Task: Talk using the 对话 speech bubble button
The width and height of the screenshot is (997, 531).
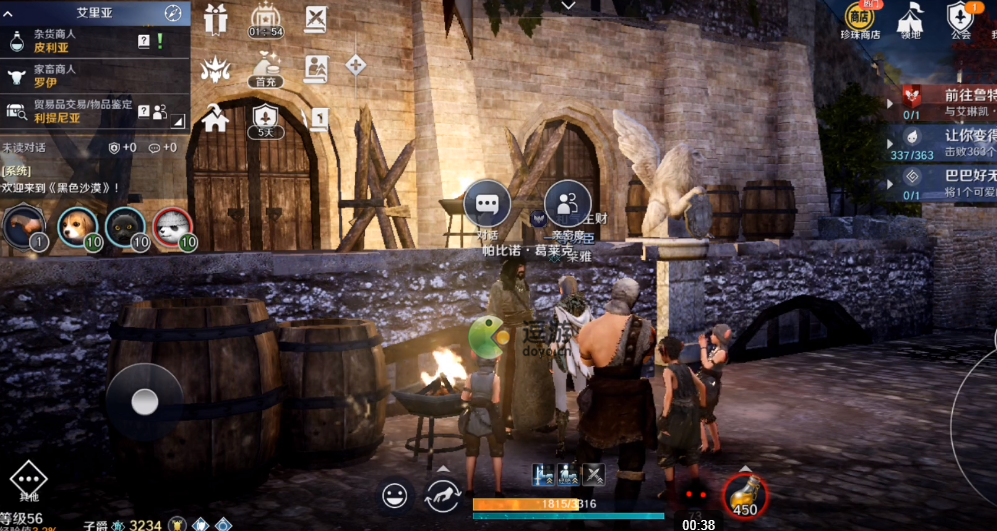Action: pos(487,204)
